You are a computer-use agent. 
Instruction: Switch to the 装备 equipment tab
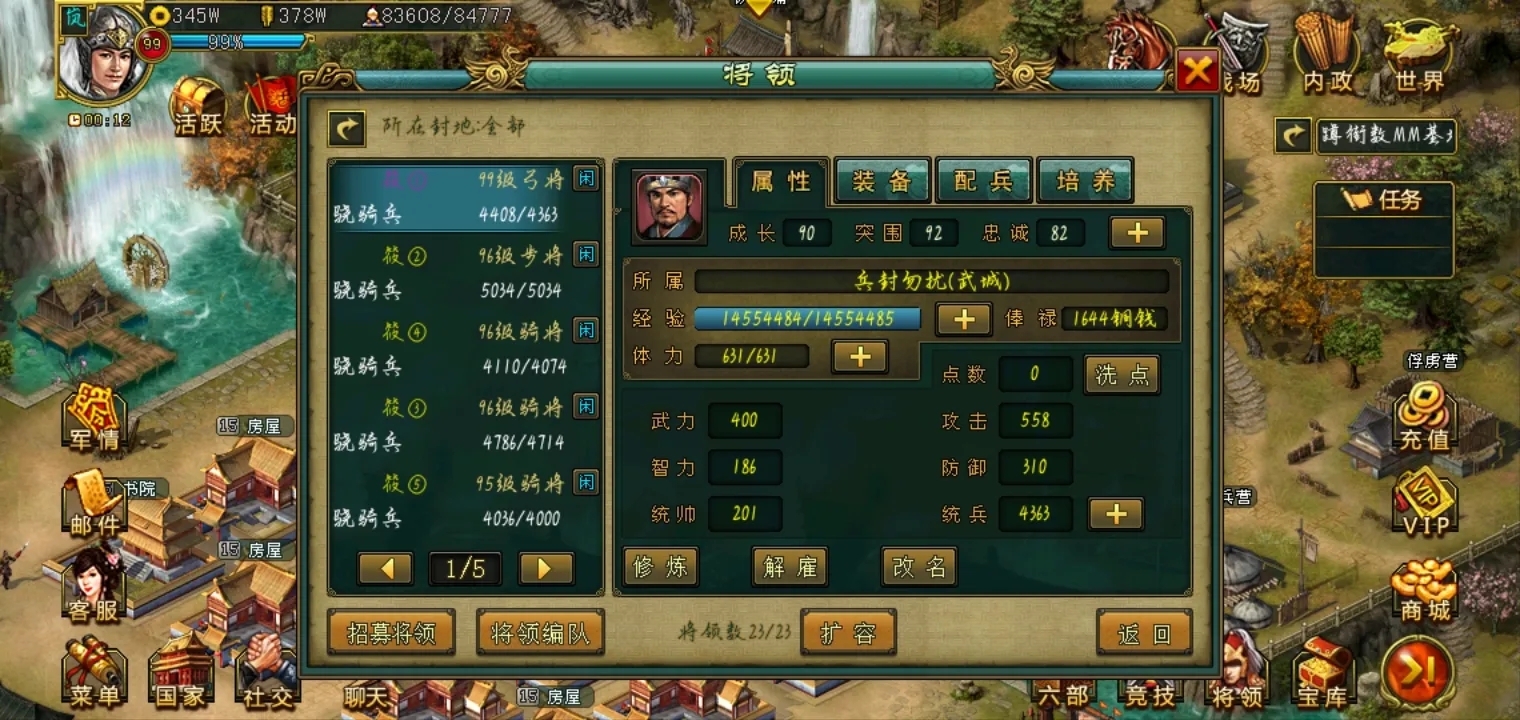(881, 180)
